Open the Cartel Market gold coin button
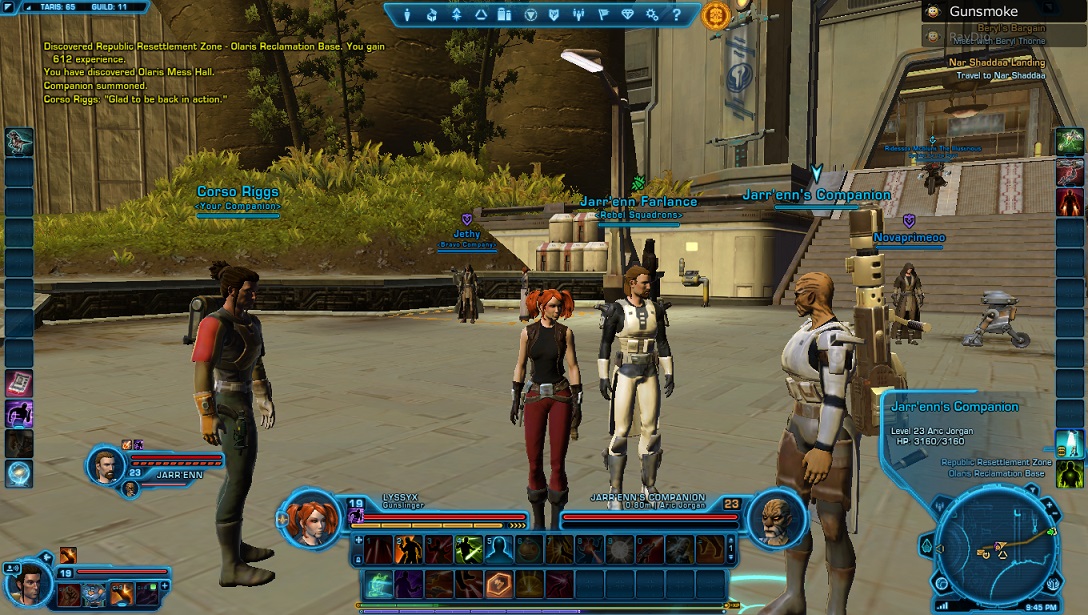Screen dimensions: 1088x615 [x=716, y=15]
